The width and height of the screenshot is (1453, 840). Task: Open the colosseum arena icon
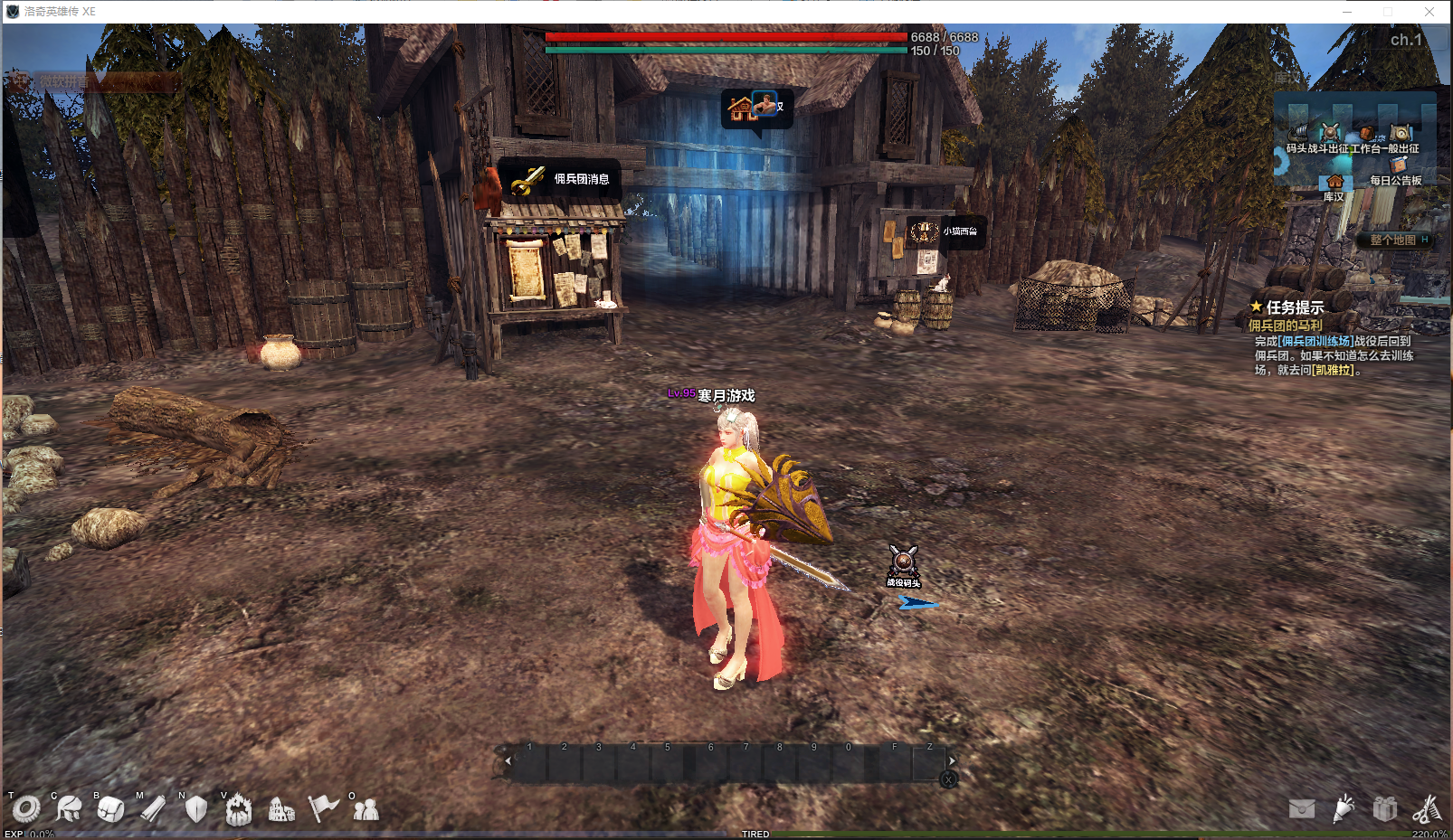[x=281, y=809]
